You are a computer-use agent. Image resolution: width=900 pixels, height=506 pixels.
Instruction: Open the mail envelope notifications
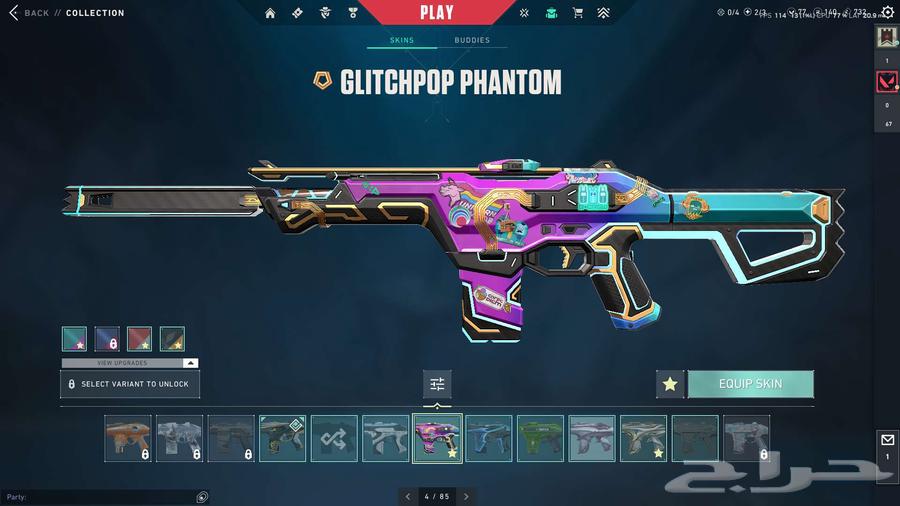(887, 440)
